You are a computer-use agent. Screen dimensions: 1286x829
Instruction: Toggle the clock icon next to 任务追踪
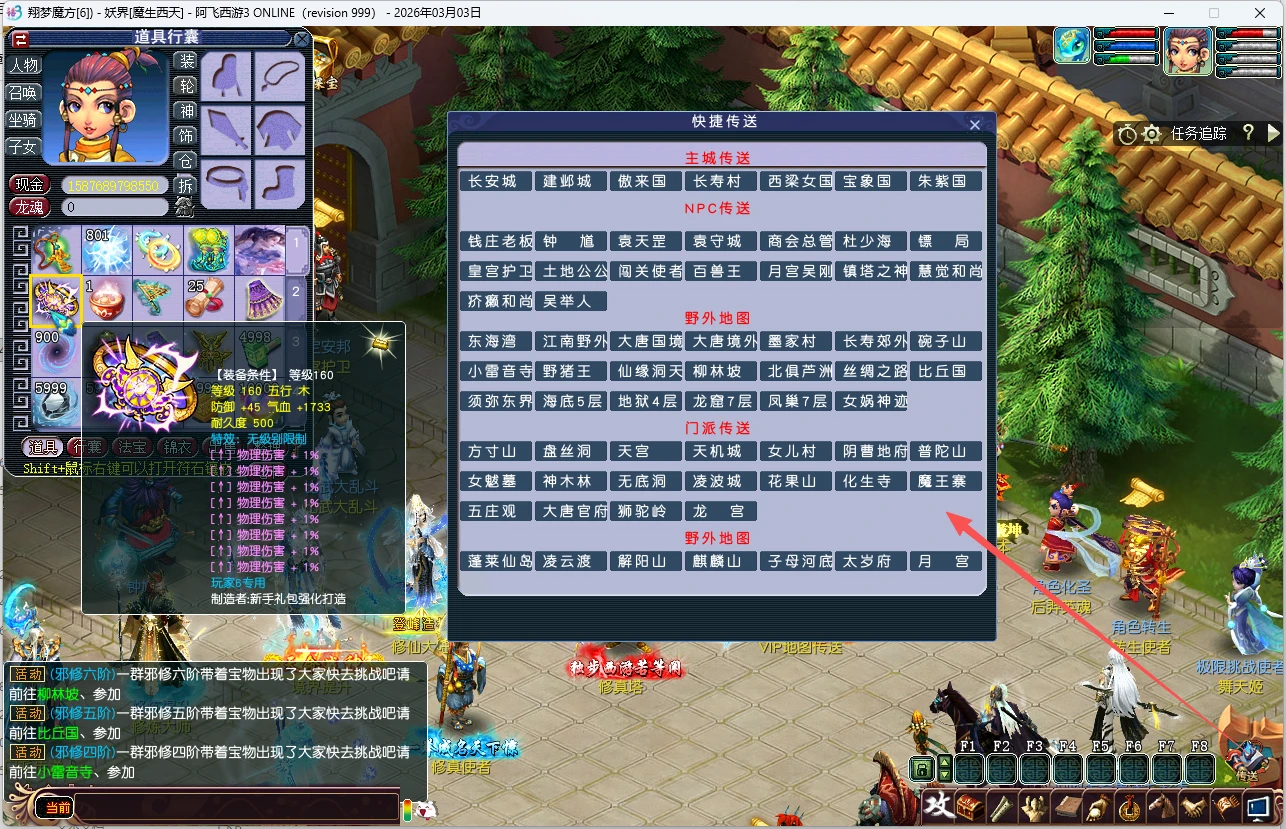click(x=1128, y=134)
